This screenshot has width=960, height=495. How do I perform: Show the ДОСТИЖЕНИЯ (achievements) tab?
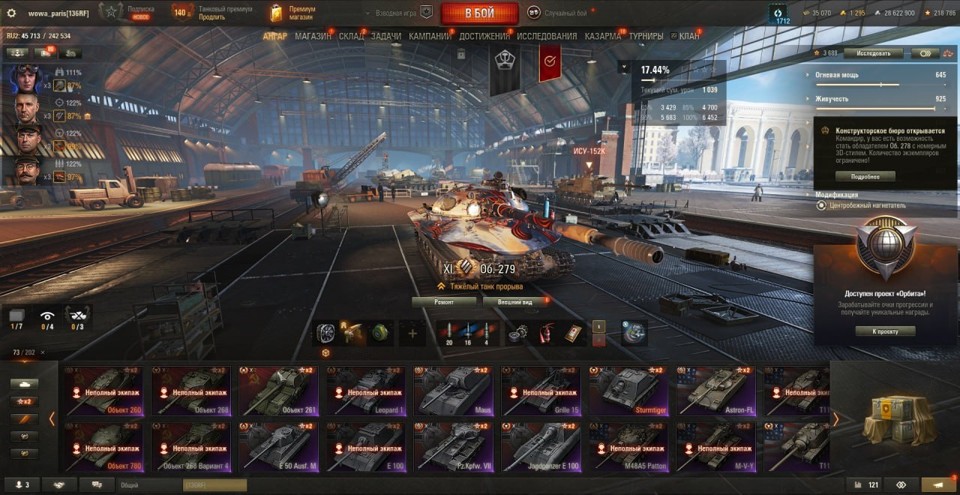[484, 36]
